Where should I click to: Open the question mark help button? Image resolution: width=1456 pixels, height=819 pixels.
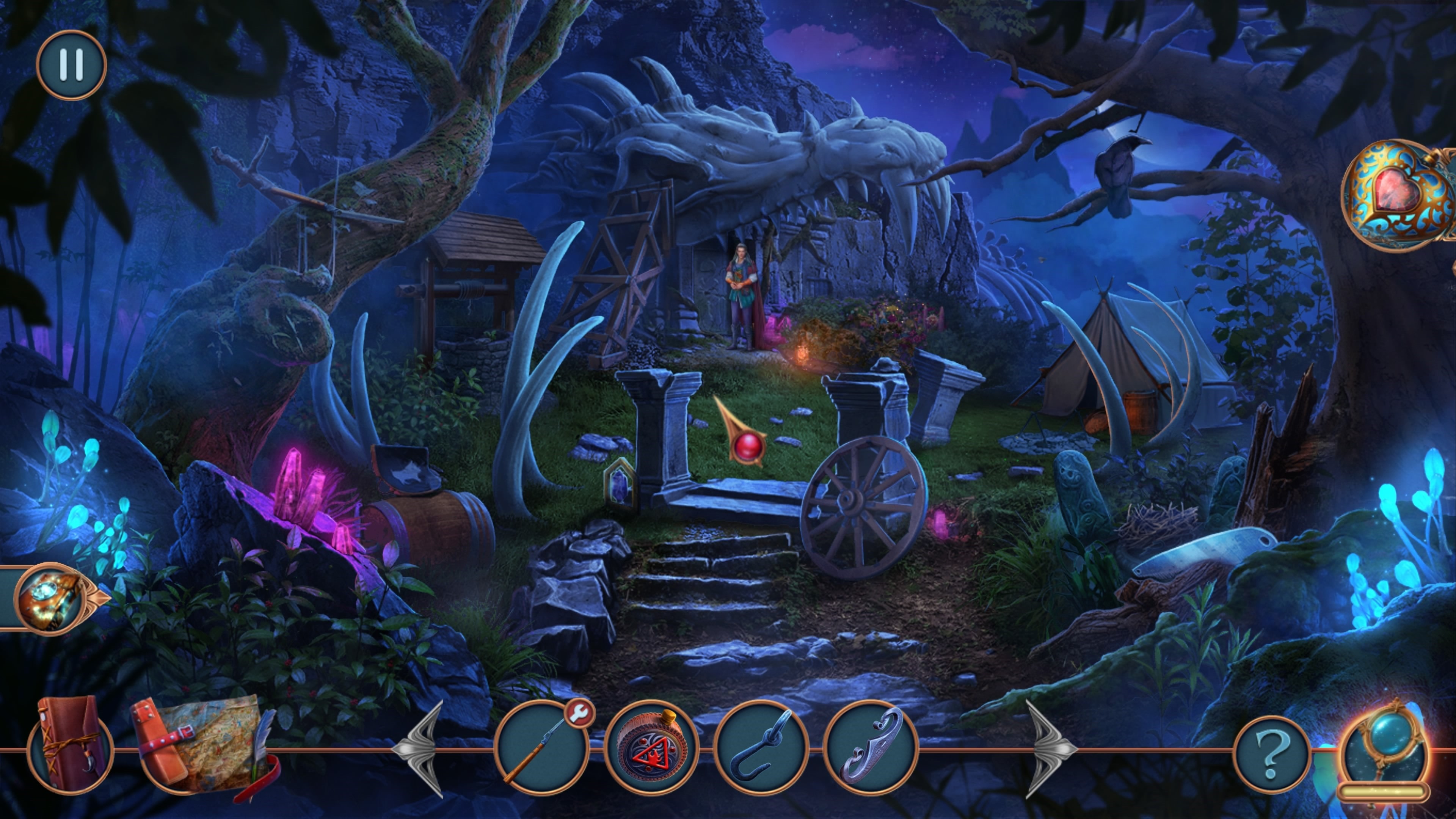[x=1271, y=753]
